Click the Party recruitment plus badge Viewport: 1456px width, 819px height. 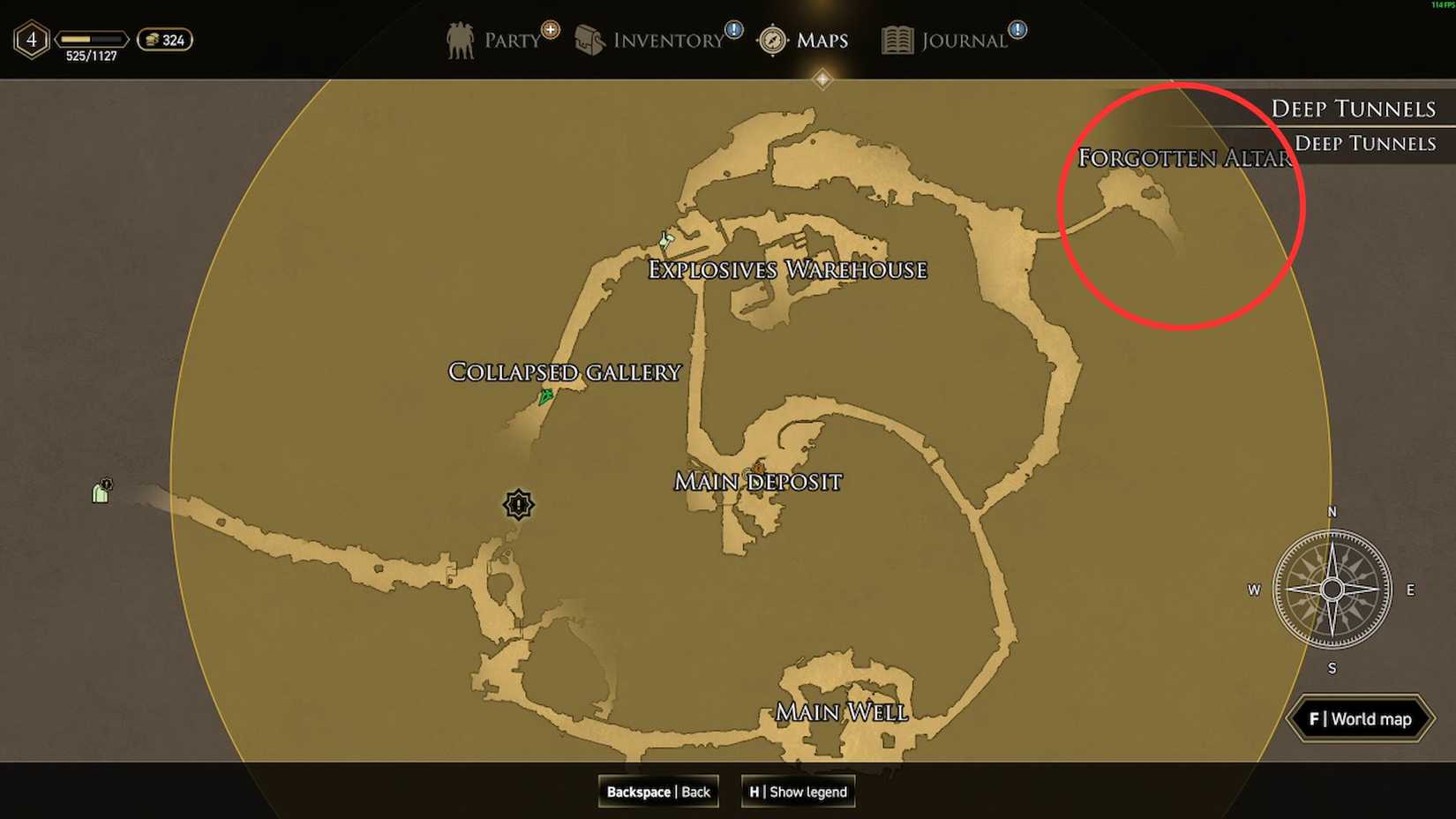(x=549, y=28)
